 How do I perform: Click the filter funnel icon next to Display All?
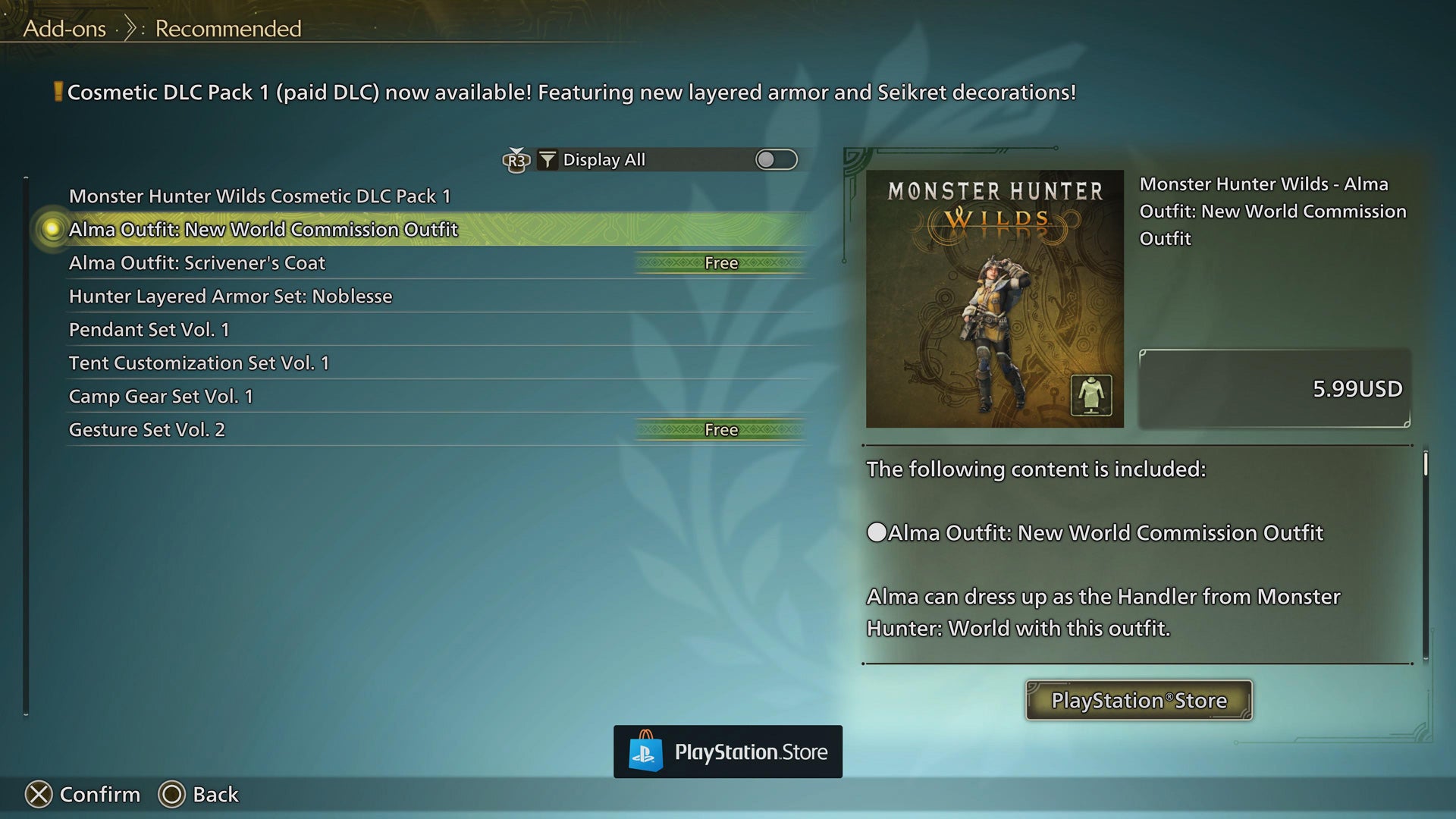pyautogui.click(x=548, y=159)
